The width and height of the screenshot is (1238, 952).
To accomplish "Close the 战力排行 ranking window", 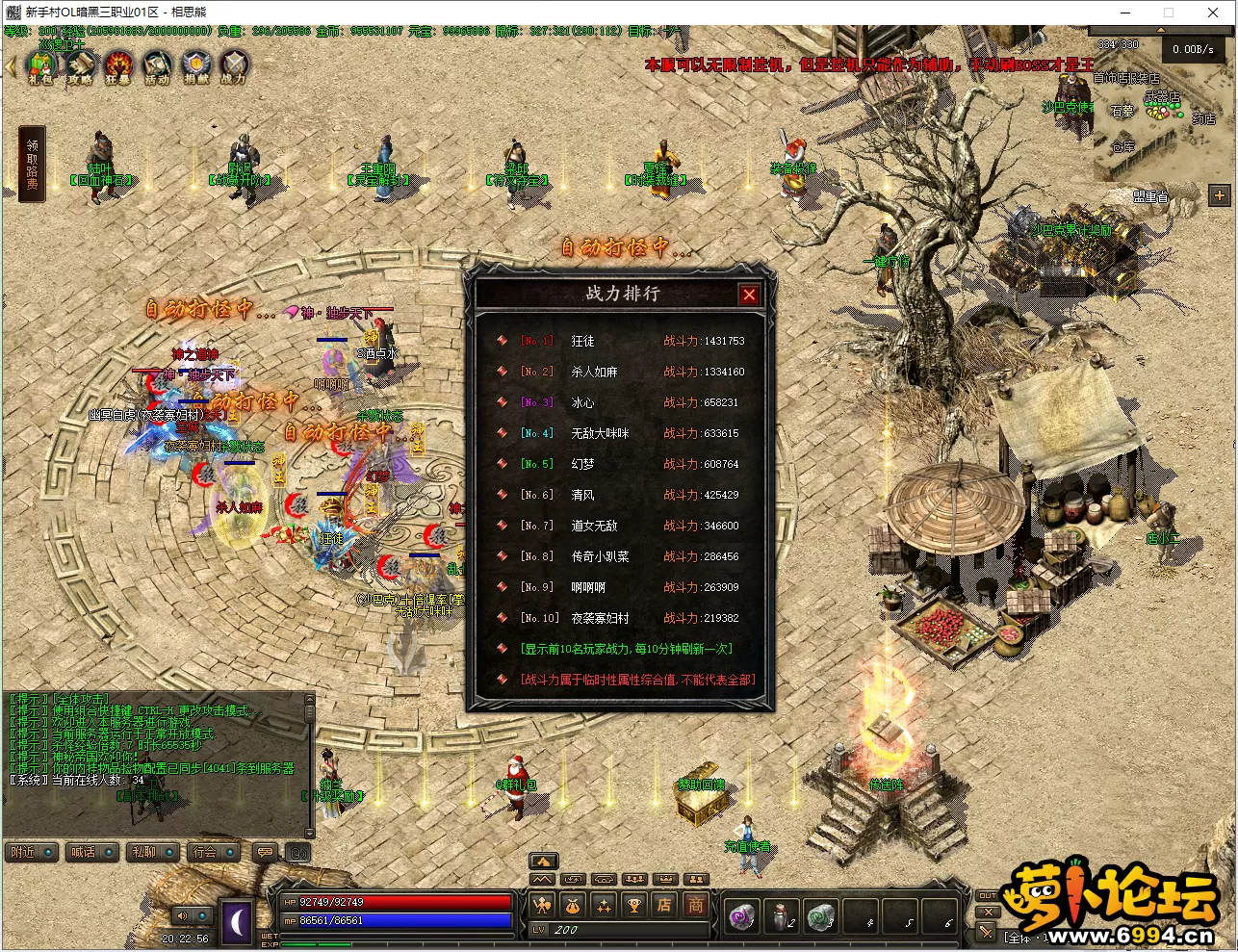I will [x=749, y=295].
